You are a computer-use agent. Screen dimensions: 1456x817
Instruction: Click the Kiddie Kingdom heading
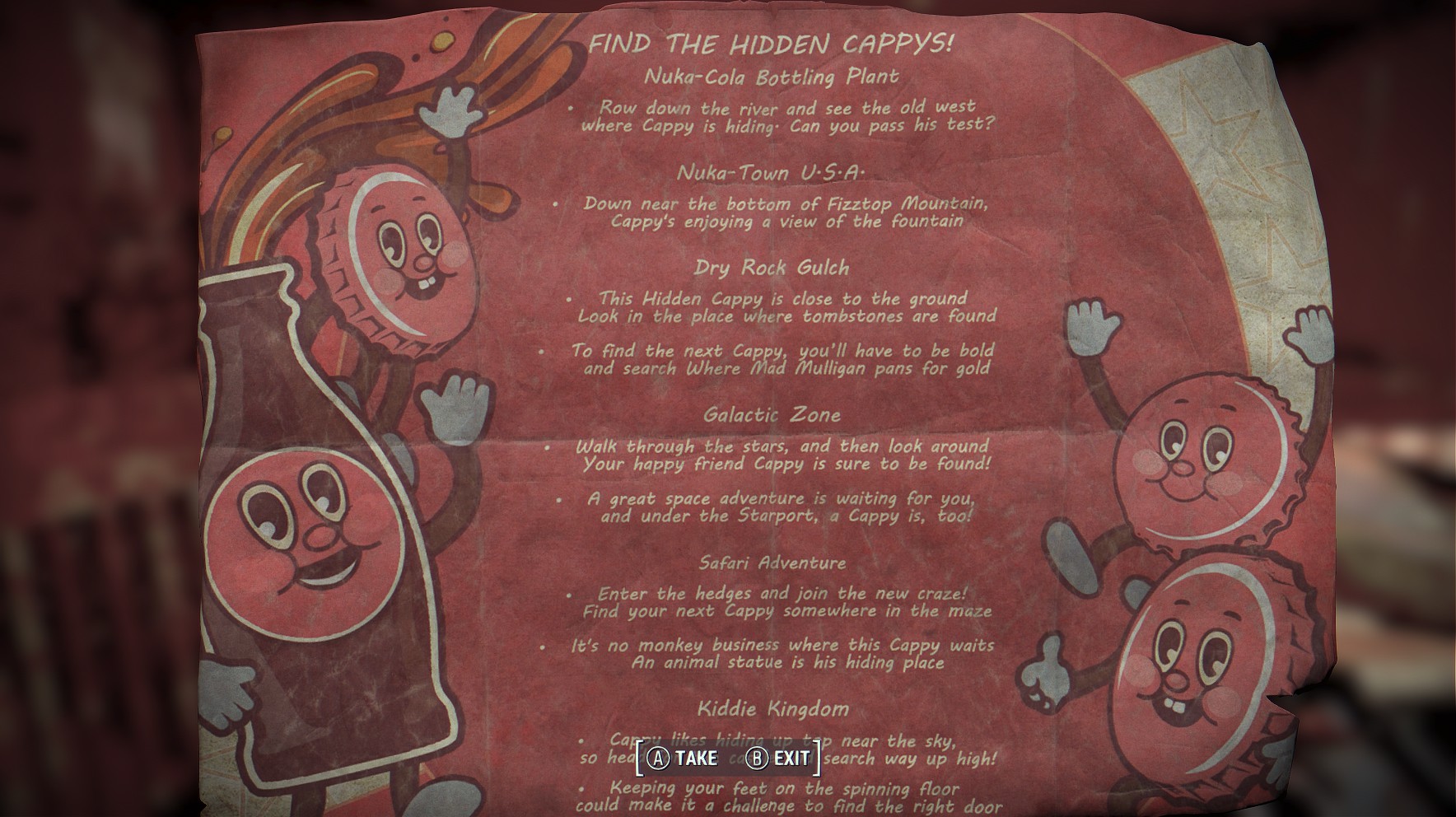(775, 707)
